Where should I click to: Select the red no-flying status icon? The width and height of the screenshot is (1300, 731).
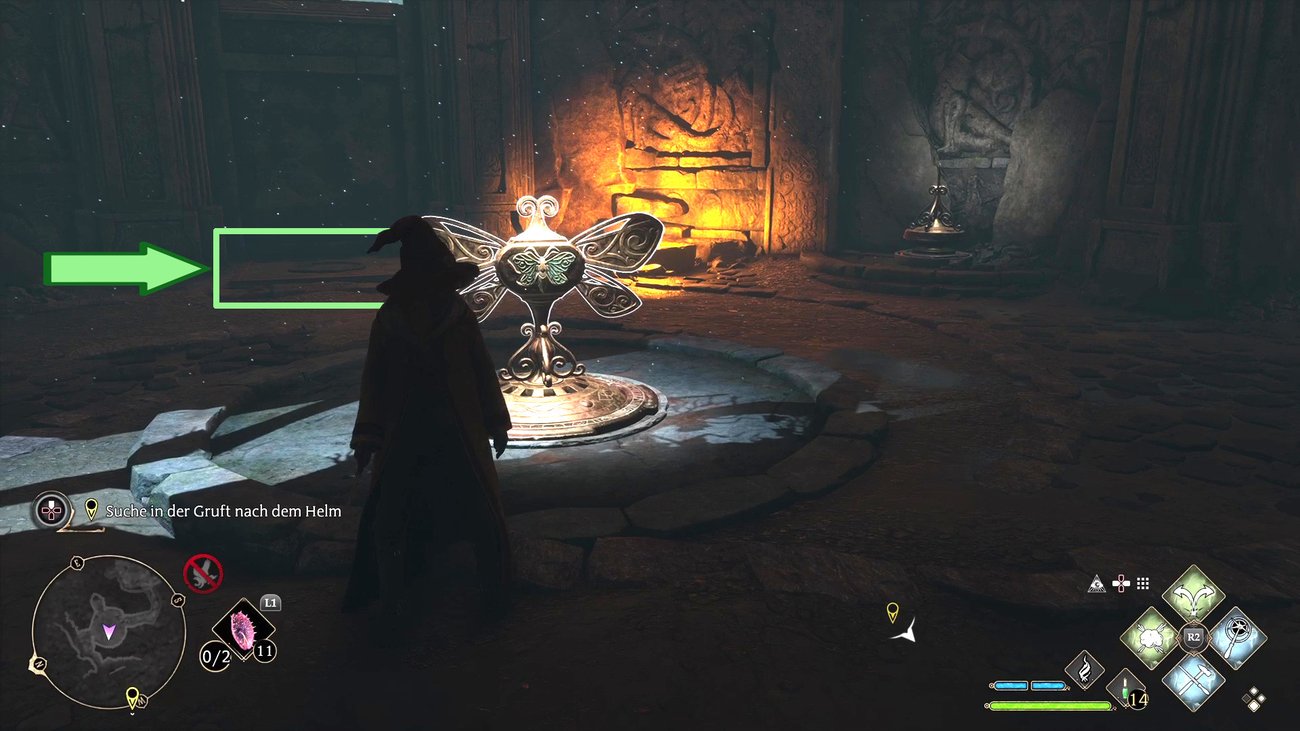[203, 573]
